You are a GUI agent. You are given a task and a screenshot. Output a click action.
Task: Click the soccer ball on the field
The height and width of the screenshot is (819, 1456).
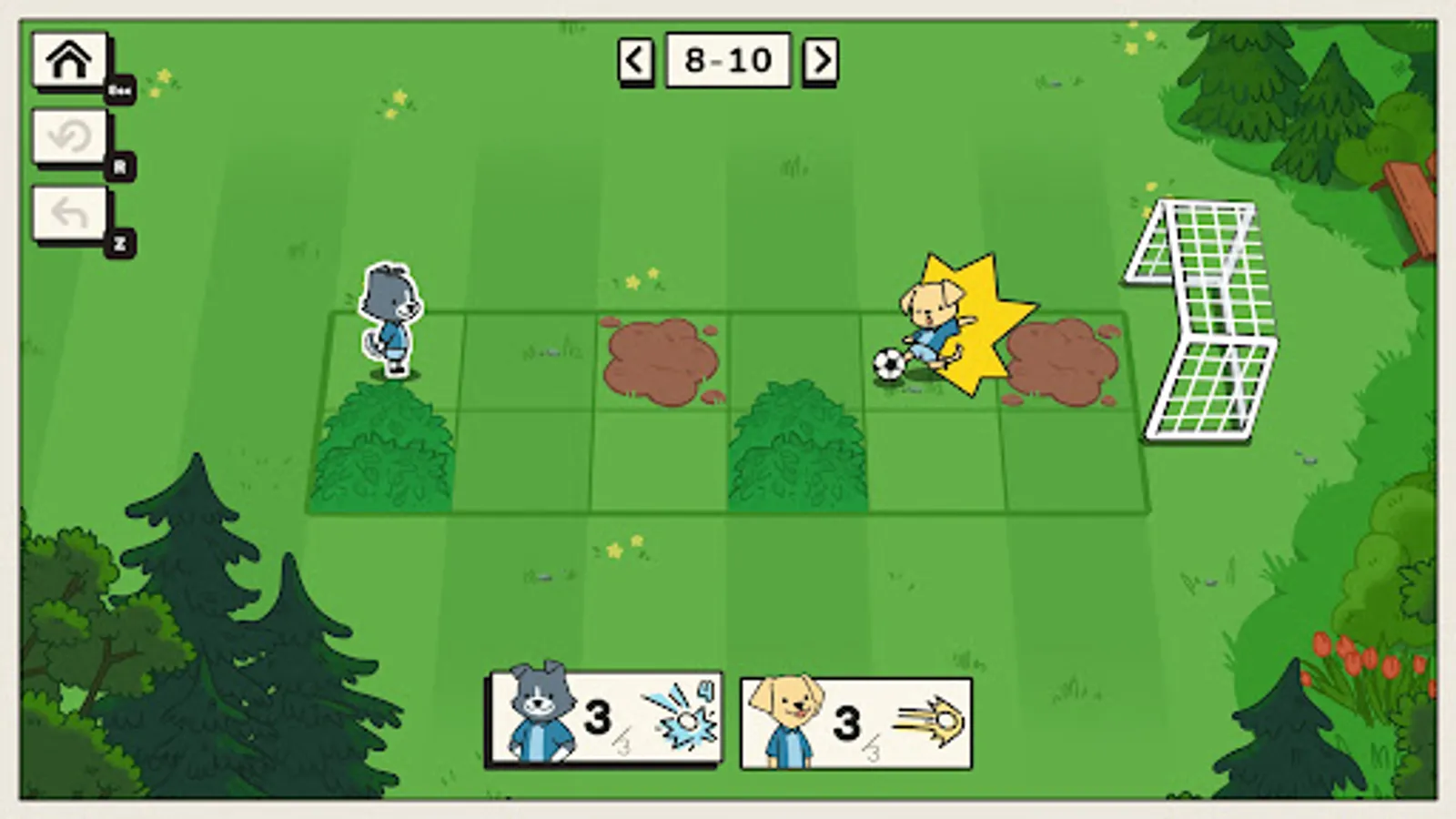pyautogui.click(x=887, y=364)
